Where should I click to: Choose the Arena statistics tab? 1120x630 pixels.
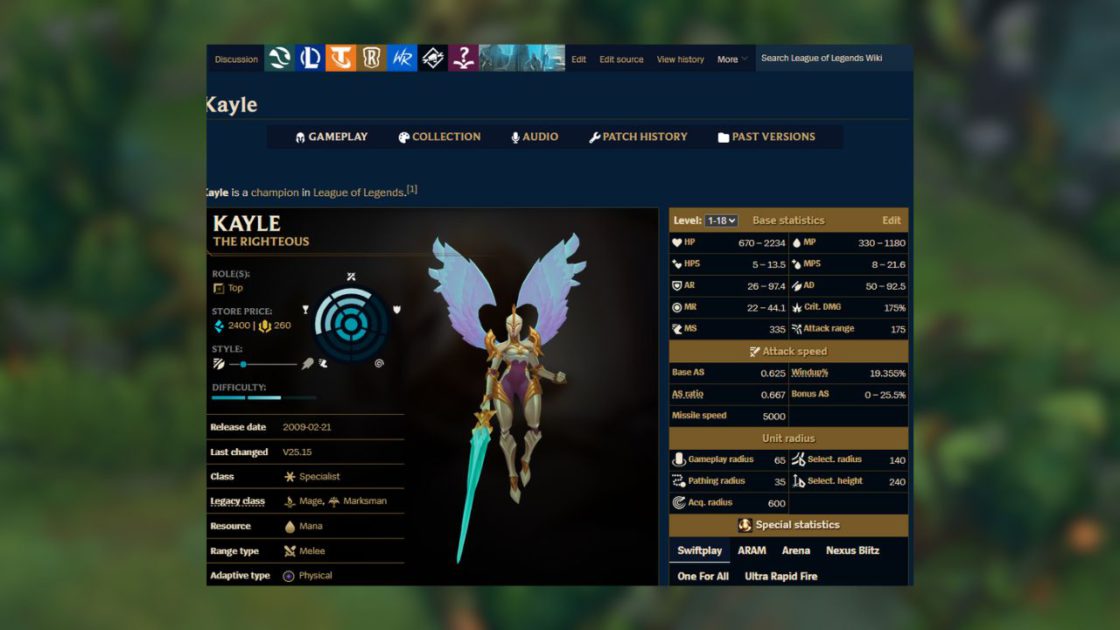pos(796,550)
